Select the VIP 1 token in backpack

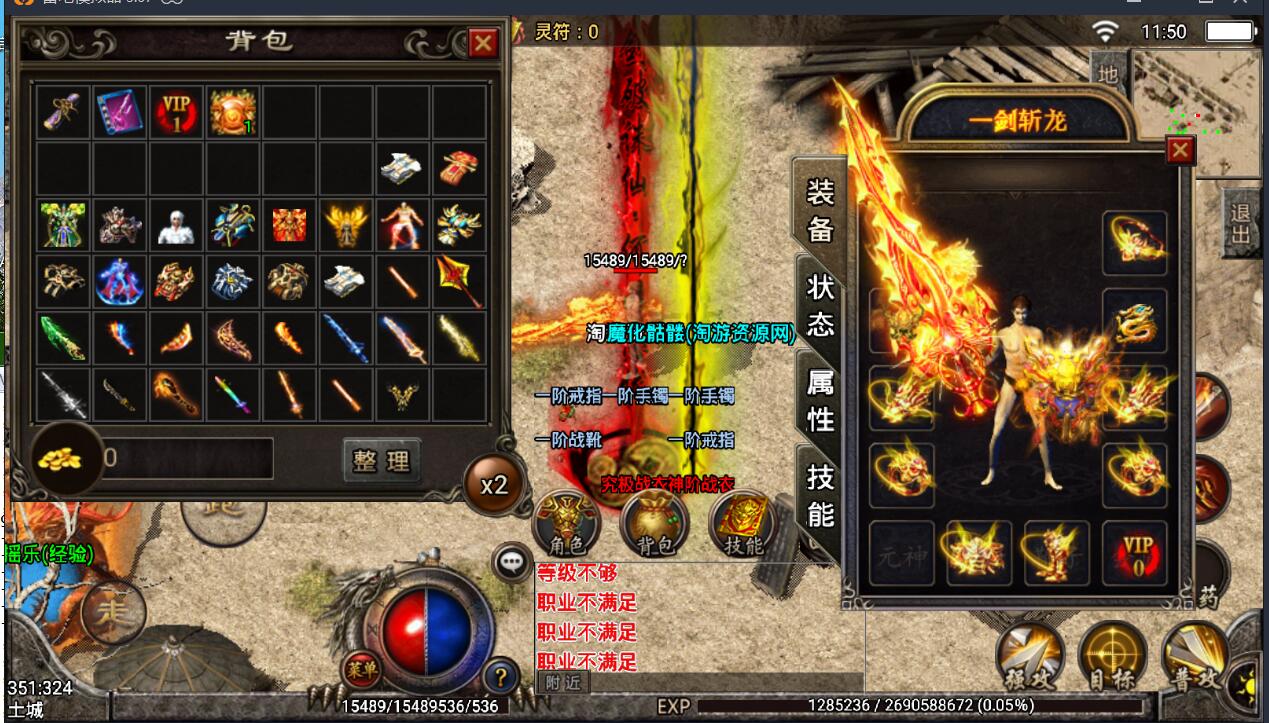(176, 111)
